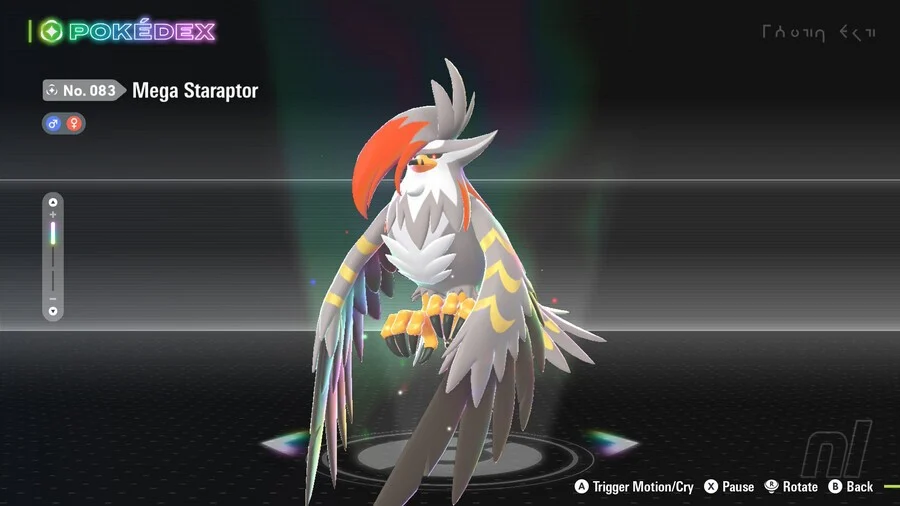Select the blue male gender icon
900x506 pixels.
tap(54, 124)
